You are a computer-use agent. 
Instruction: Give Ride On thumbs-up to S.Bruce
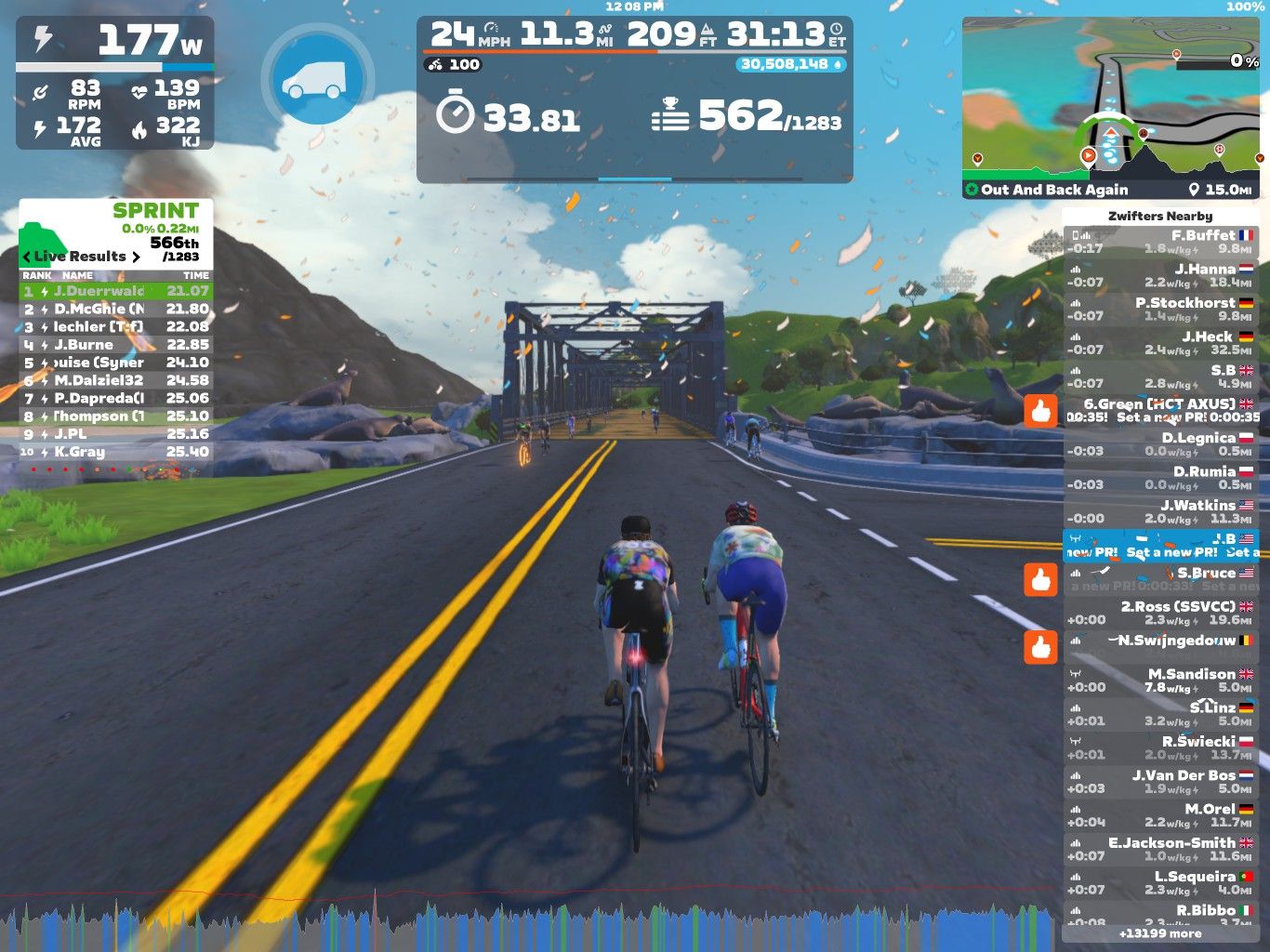coord(1040,579)
